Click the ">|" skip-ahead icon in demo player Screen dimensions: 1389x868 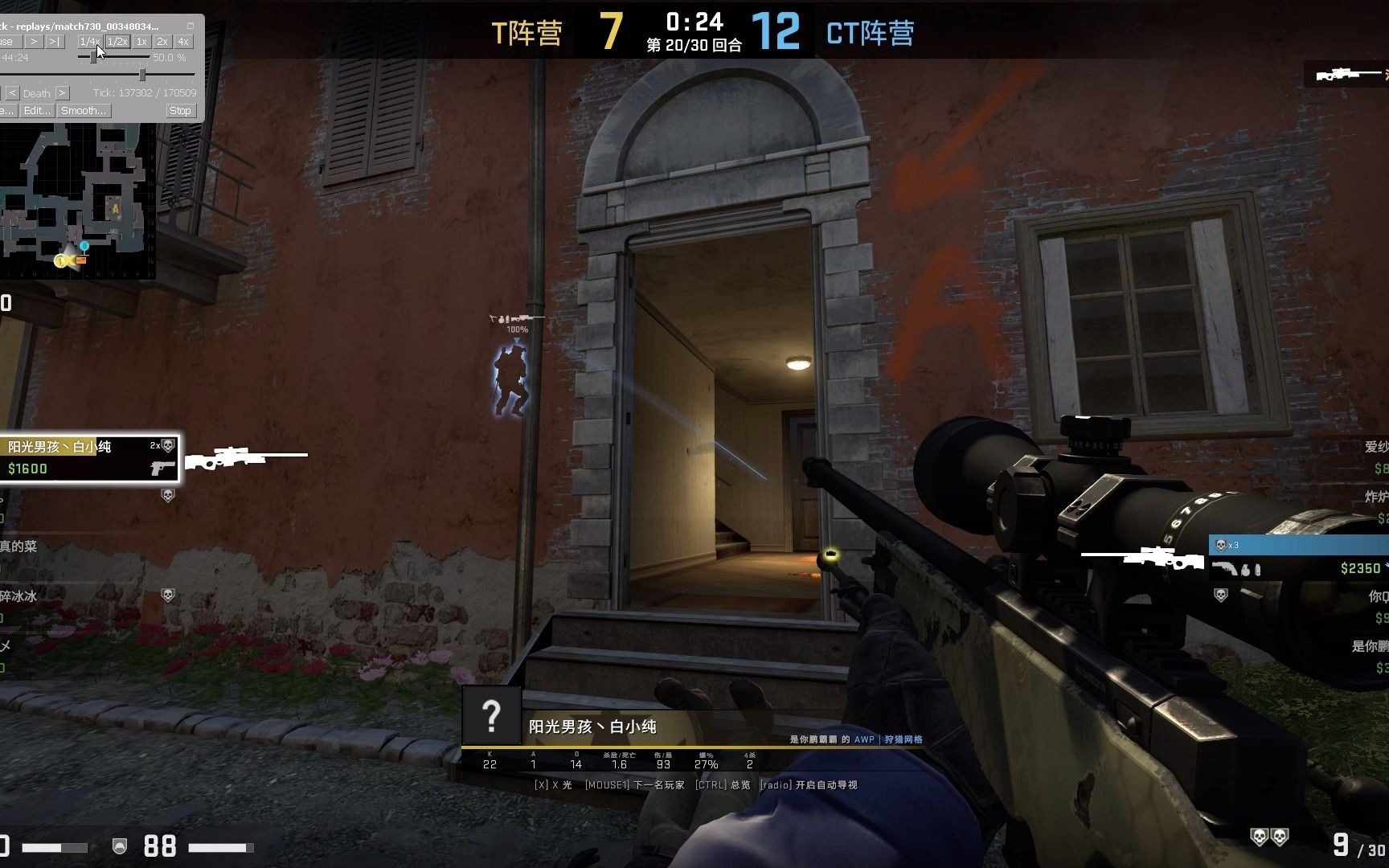click(55, 42)
